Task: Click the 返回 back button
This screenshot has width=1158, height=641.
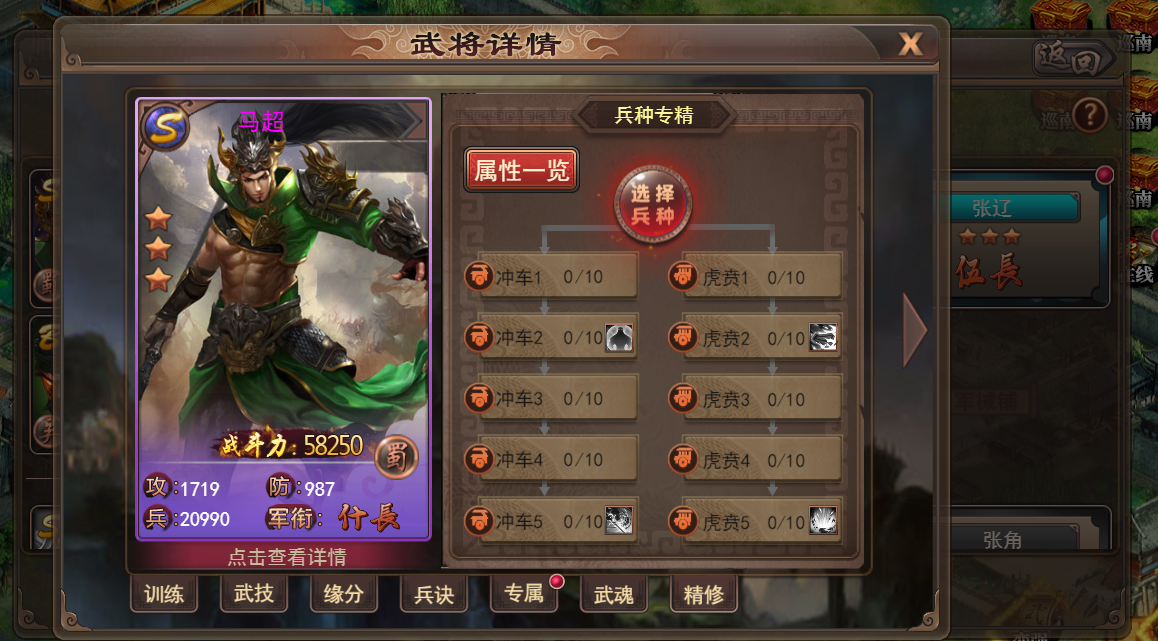Action: pyautogui.click(x=1073, y=60)
